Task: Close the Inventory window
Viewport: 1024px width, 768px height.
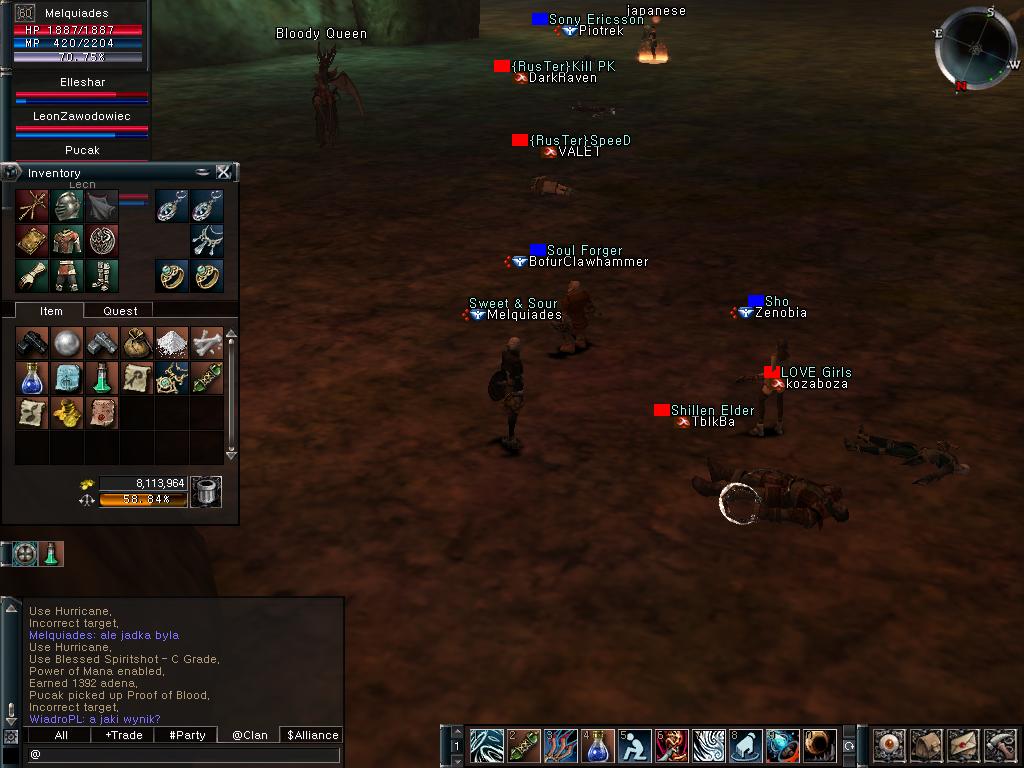Action: [224, 172]
